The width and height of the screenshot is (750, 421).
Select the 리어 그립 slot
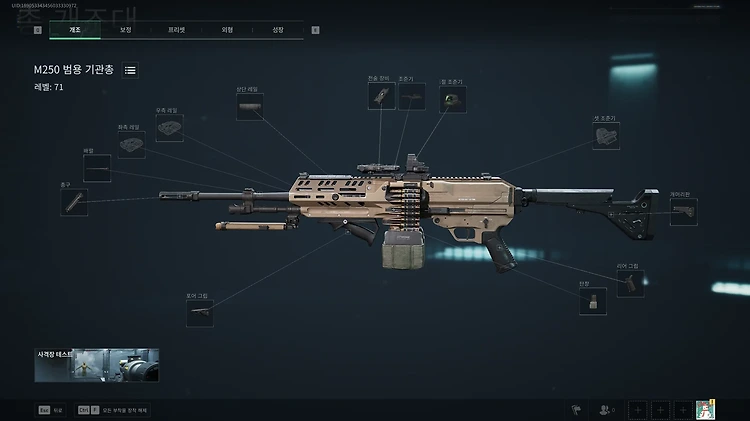(630, 284)
